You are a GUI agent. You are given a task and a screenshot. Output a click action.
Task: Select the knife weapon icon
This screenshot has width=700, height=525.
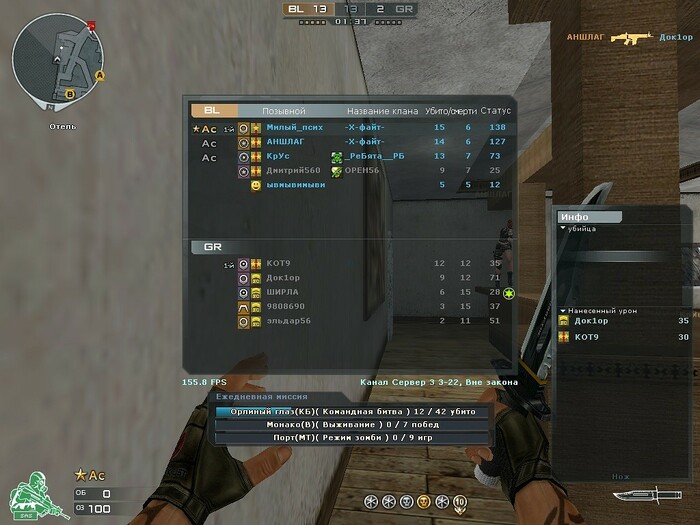click(636, 495)
